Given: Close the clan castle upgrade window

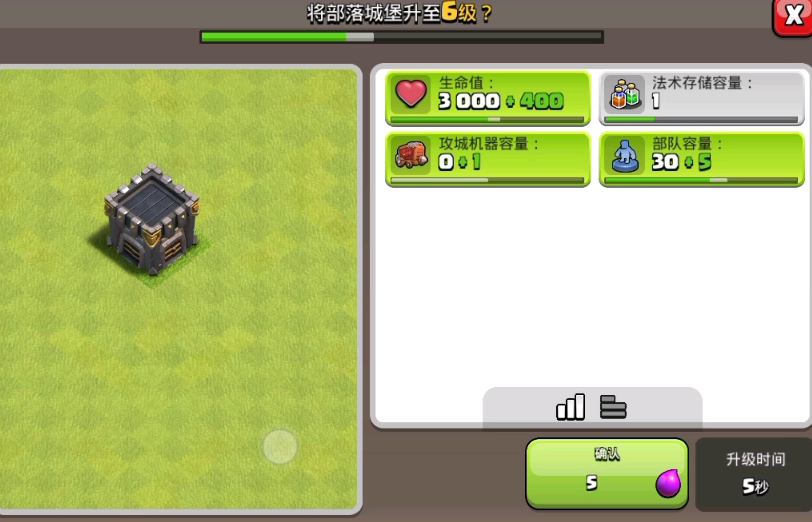Looking at the screenshot, I should pyautogui.click(x=792, y=16).
